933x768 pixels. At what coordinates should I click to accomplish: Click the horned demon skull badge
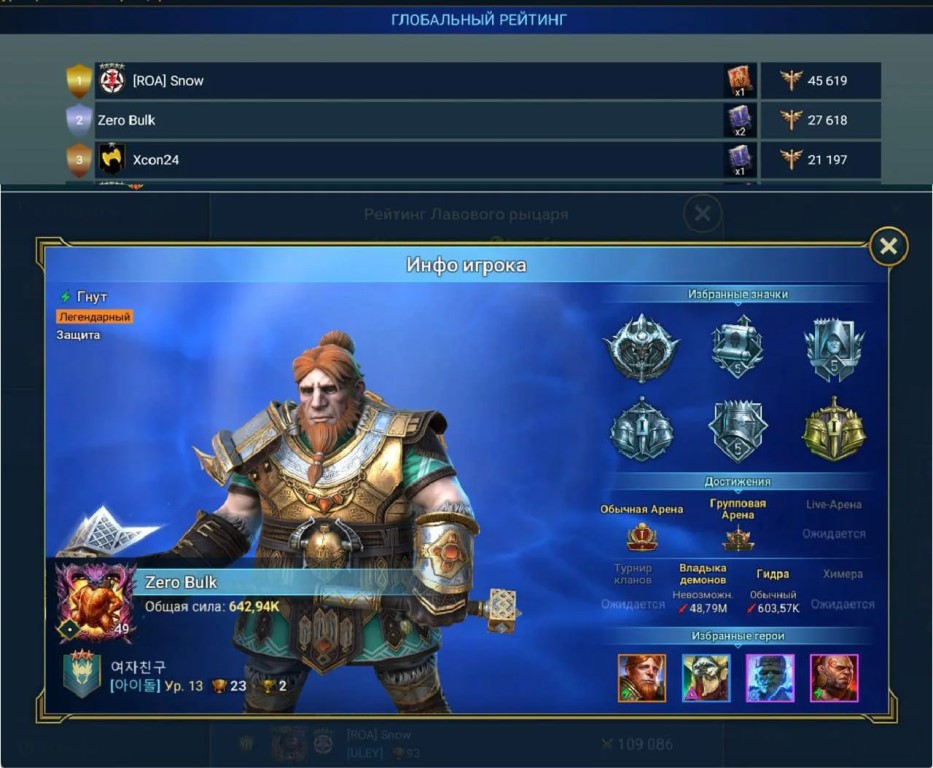pyautogui.click(x=641, y=348)
